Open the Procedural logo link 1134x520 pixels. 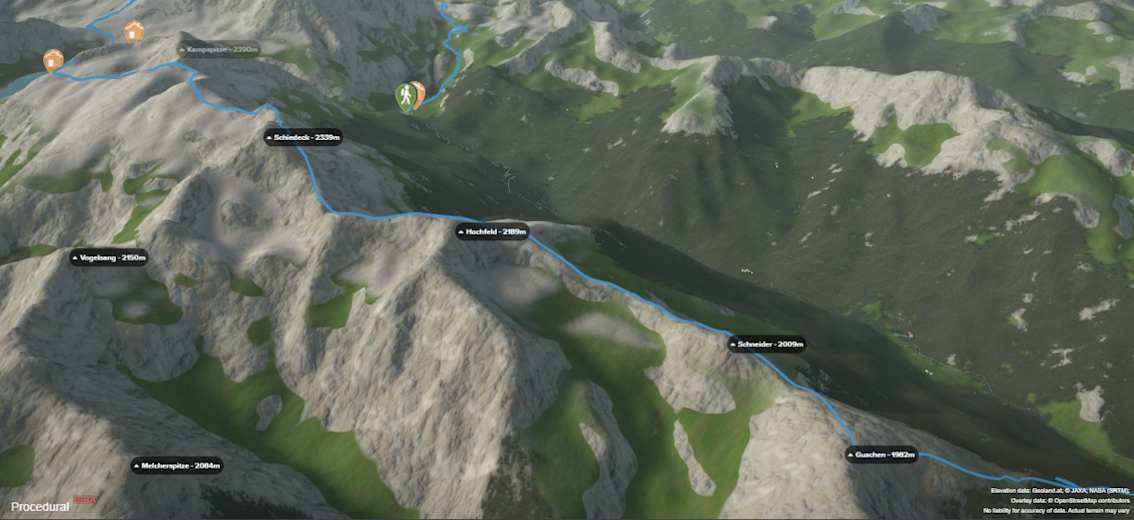click(40, 507)
